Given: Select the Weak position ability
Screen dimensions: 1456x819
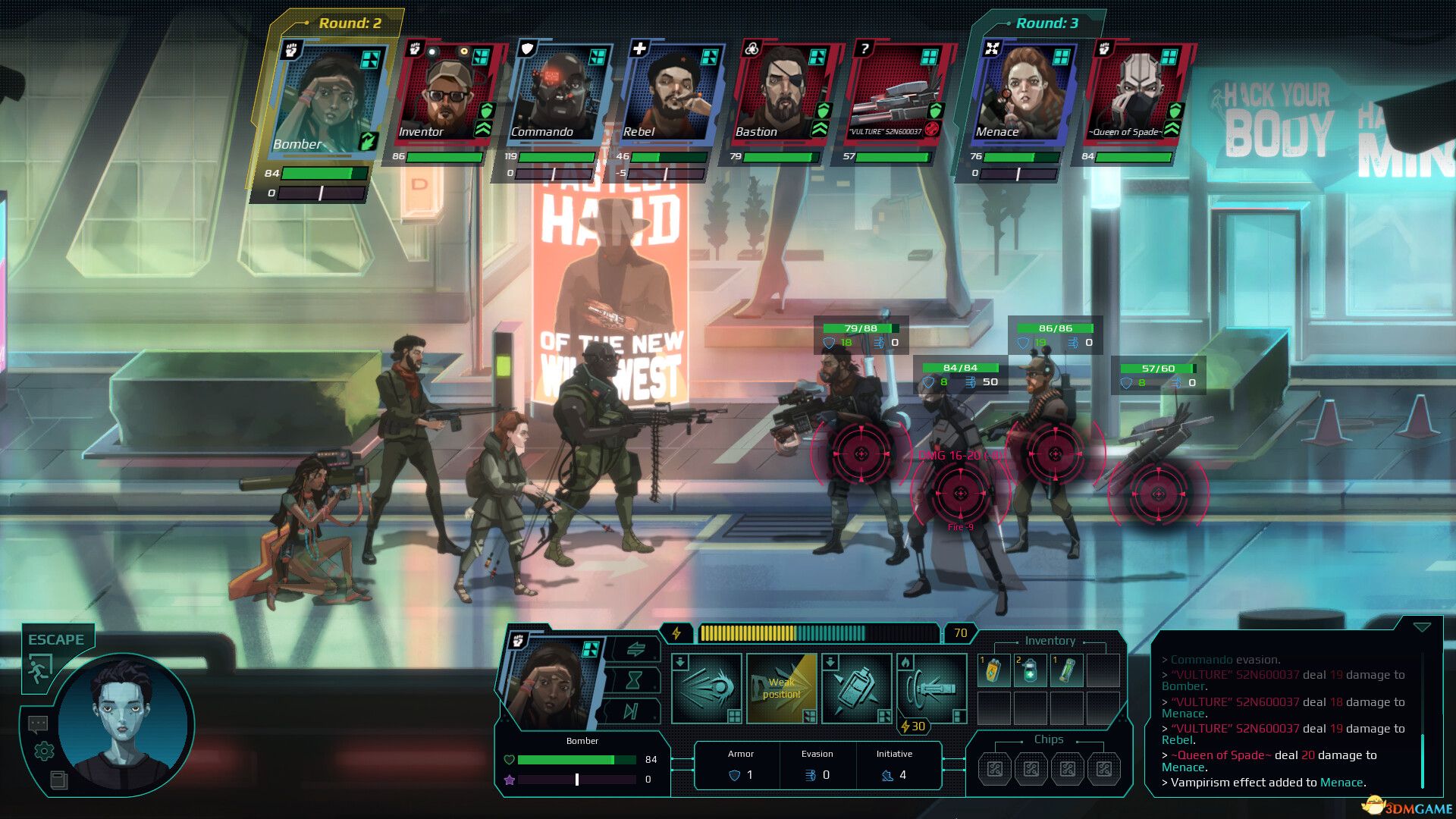Looking at the screenshot, I should click(781, 688).
